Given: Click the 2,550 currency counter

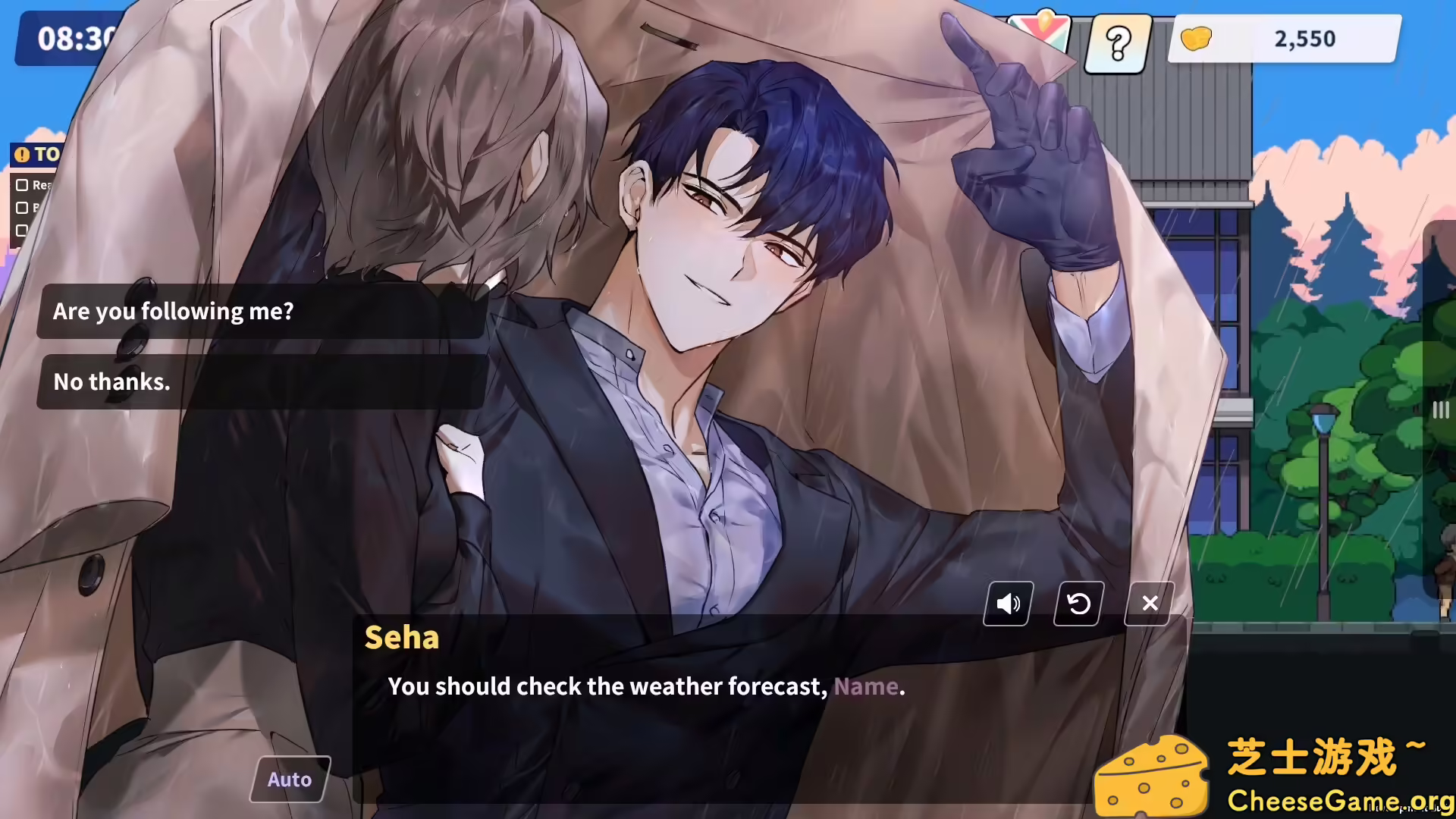Looking at the screenshot, I should 1304,39.
